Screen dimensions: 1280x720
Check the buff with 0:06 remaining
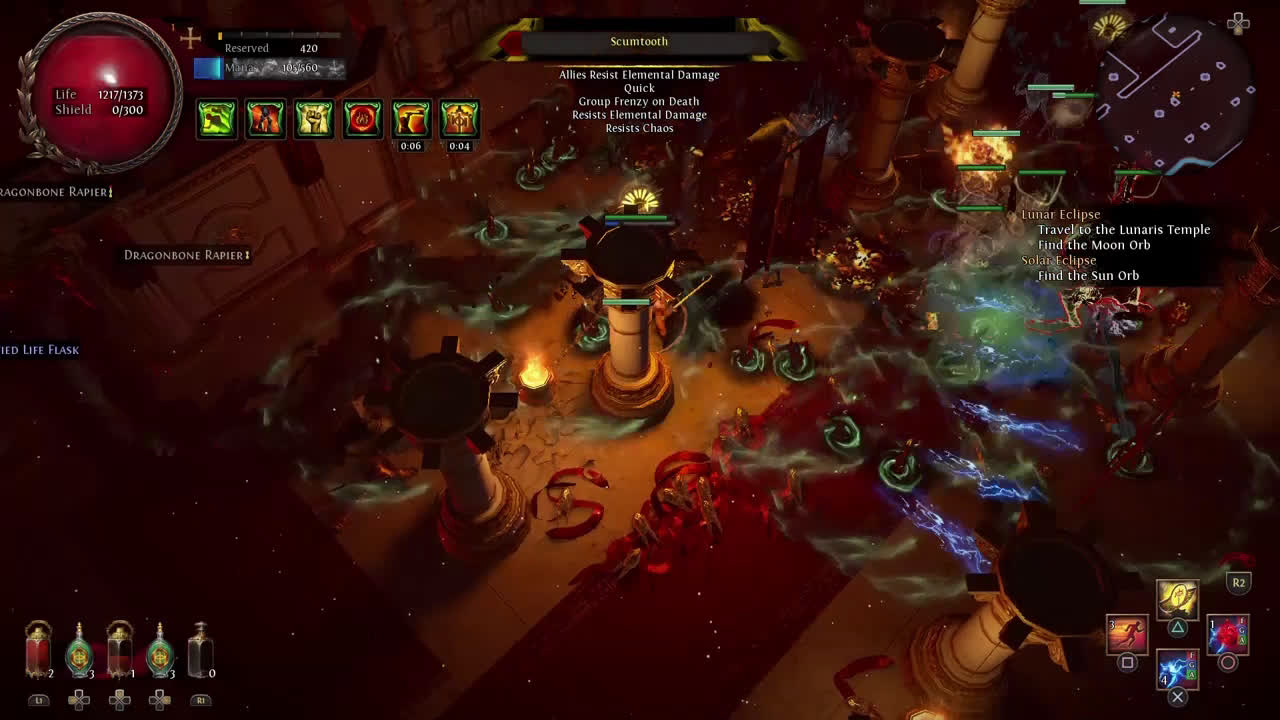point(411,119)
